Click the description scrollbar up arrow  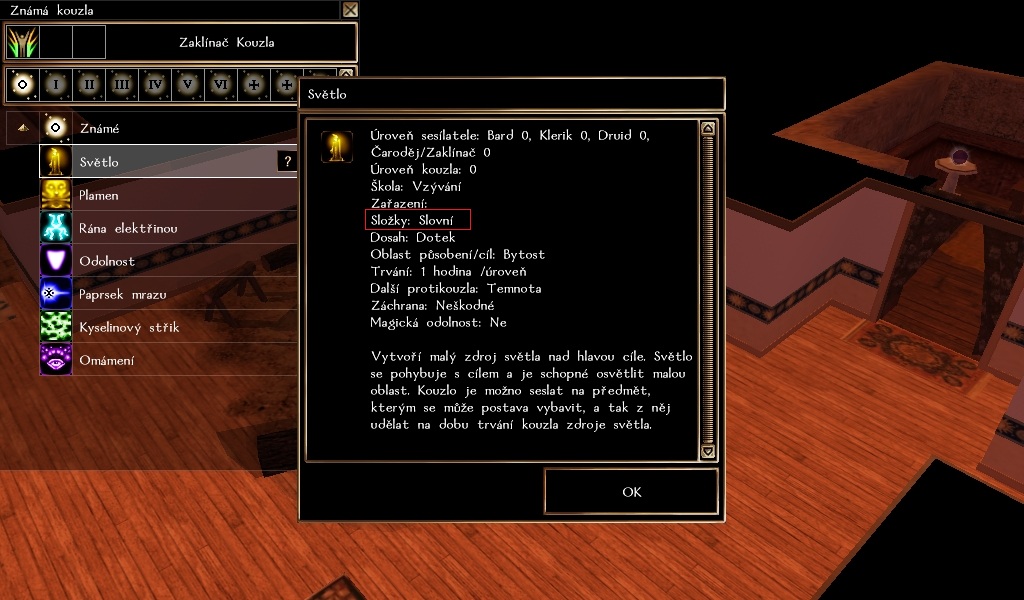point(708,128)
